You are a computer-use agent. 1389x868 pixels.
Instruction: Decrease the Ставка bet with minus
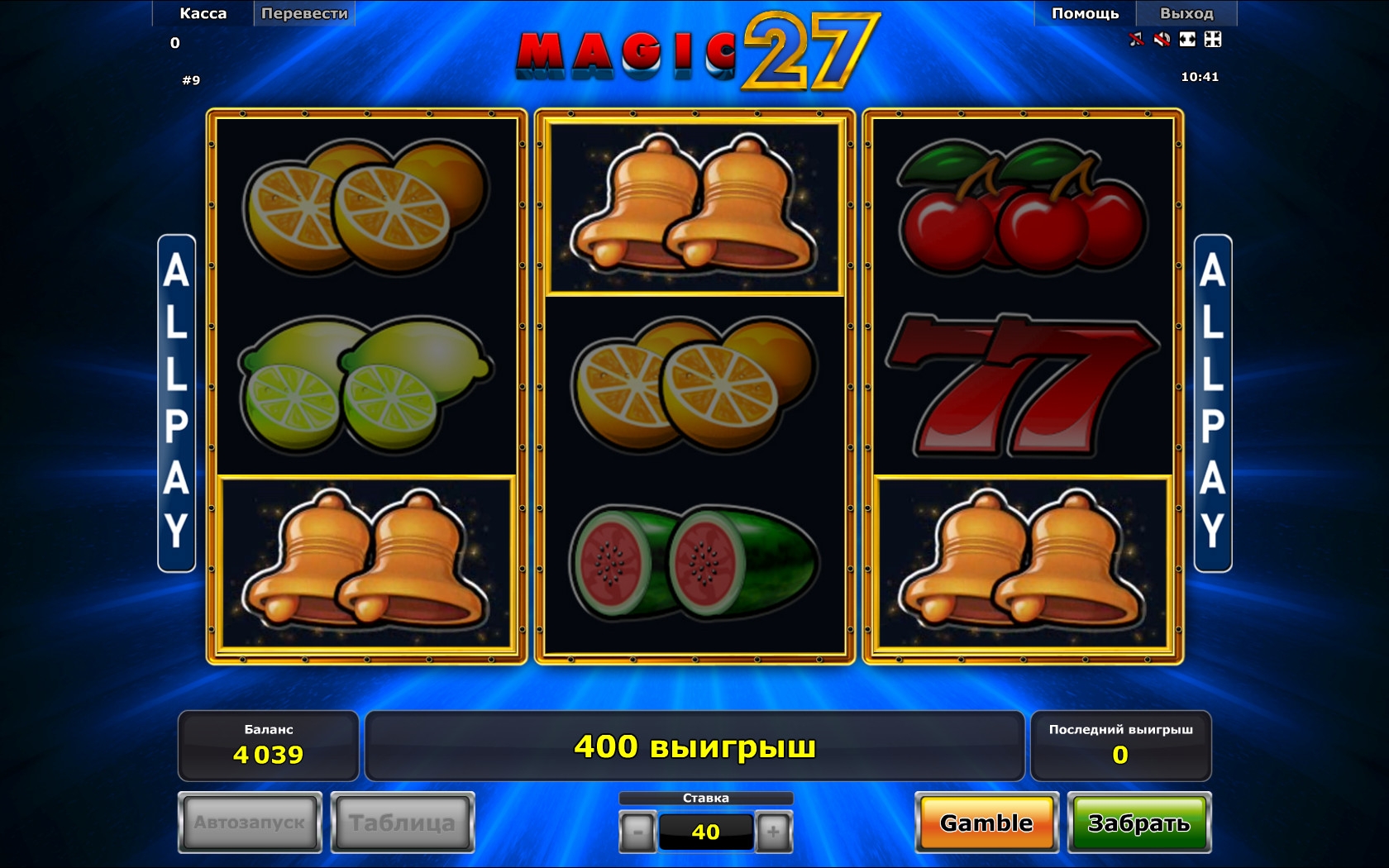pyautogui.click(x=637, y=832)
